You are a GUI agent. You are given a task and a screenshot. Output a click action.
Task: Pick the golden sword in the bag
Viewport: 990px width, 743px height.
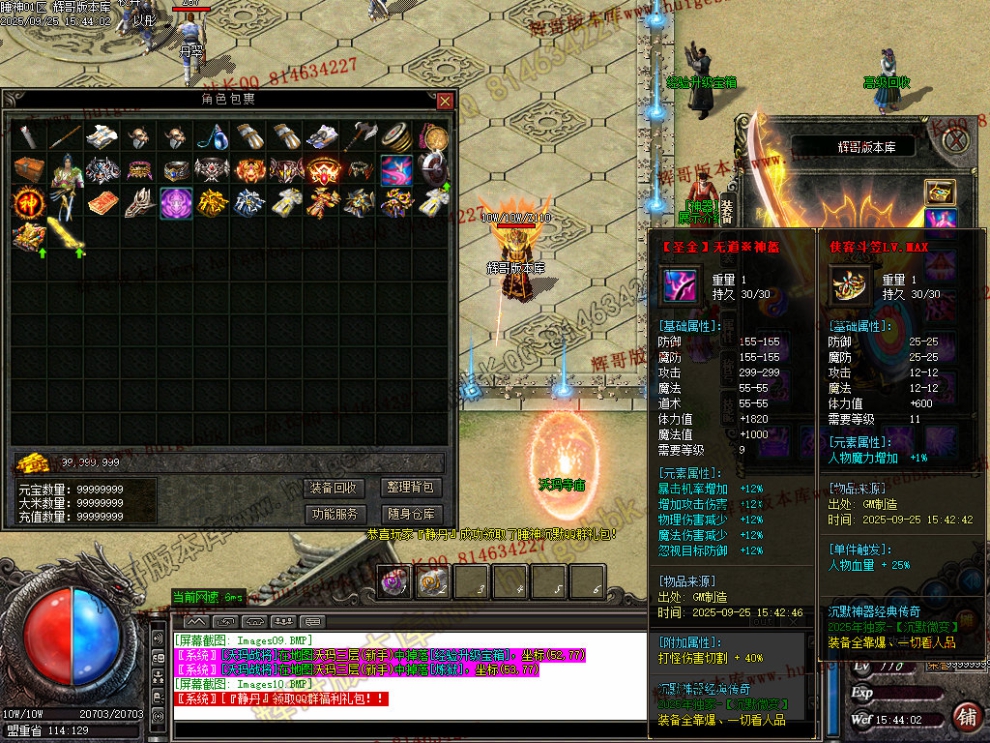click(x=65, y=236)
